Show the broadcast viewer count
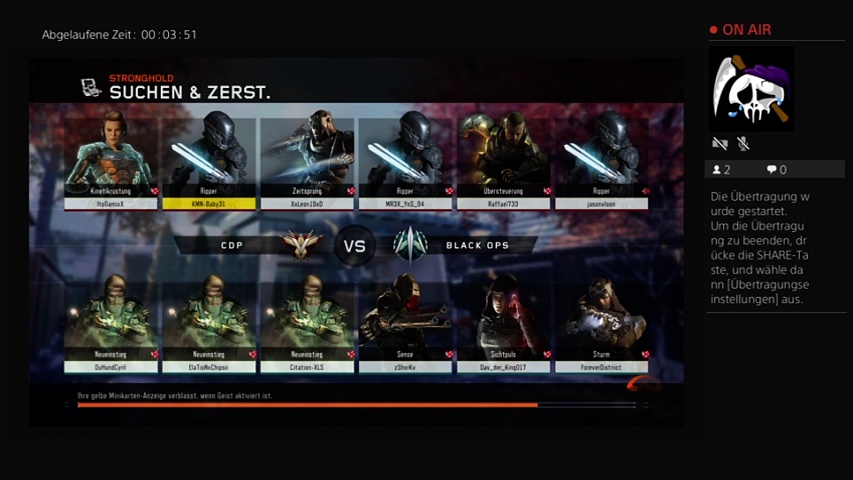The width and height of the screenshot is (853, 480). click(721, 170)
